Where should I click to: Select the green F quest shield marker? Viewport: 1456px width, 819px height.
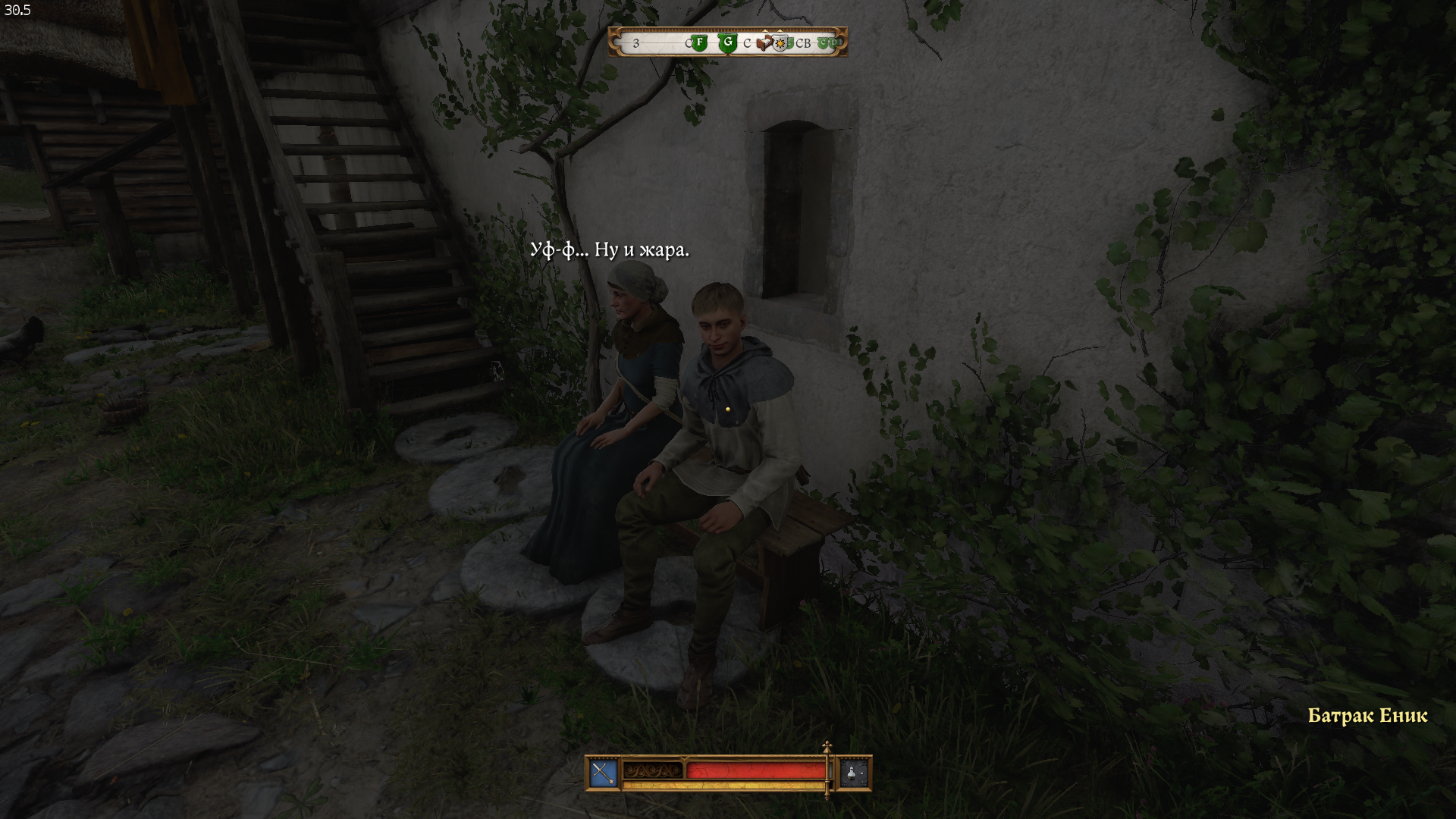tap(700, 43)
